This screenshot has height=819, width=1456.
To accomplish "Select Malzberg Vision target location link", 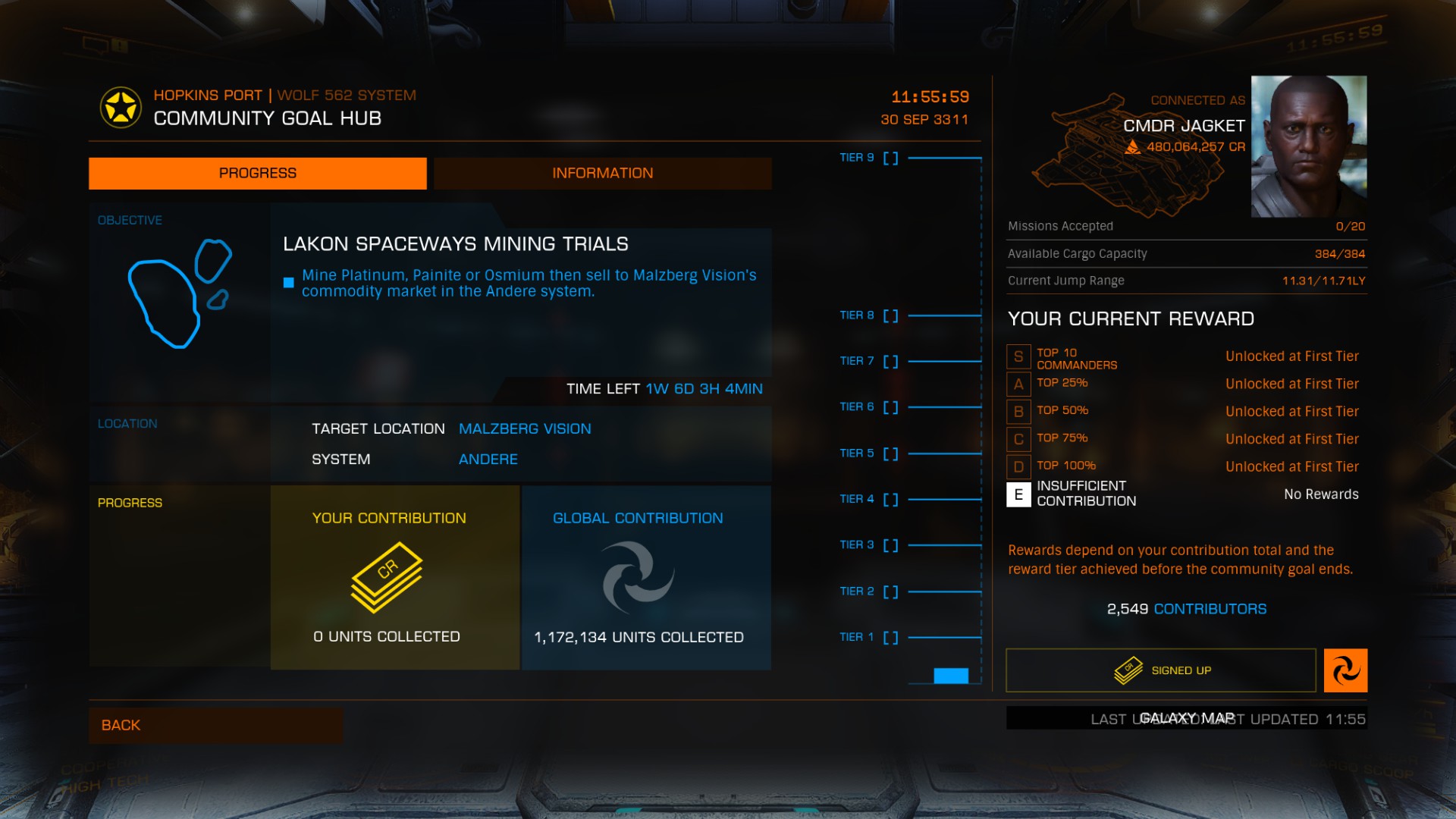I will [525, 428].
